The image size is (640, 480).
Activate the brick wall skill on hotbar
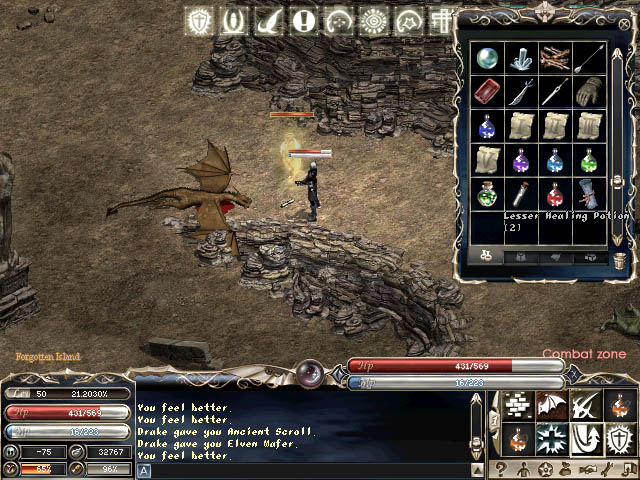[x=516, y=404]
